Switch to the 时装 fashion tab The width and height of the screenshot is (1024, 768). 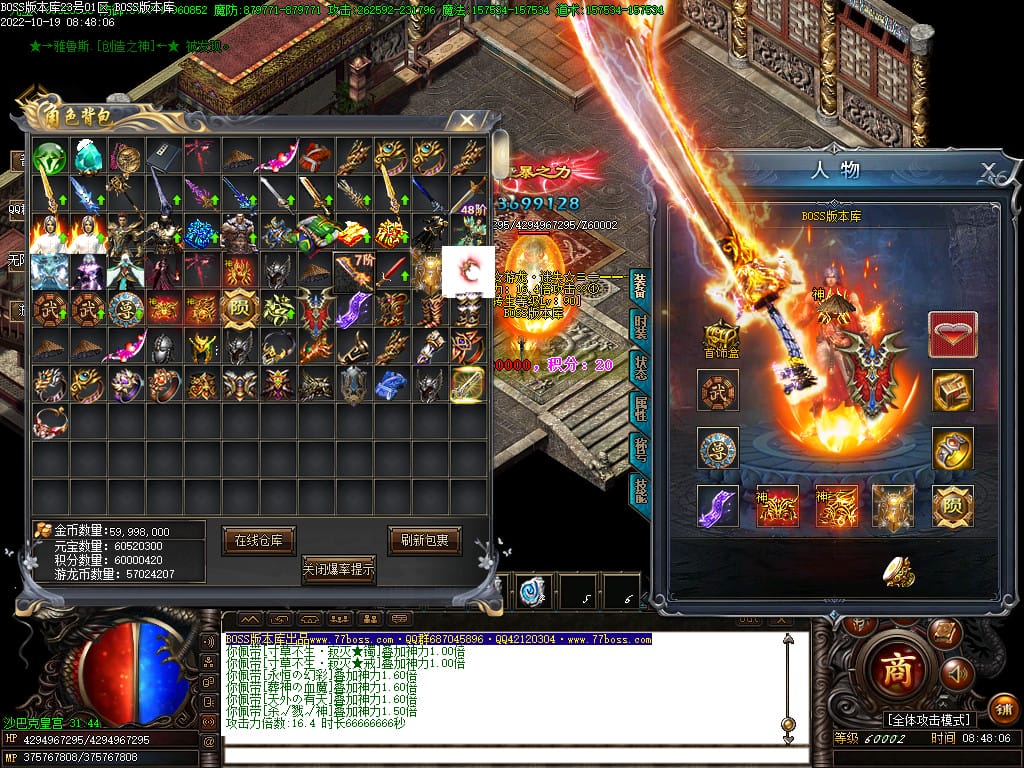pos(640,327)
